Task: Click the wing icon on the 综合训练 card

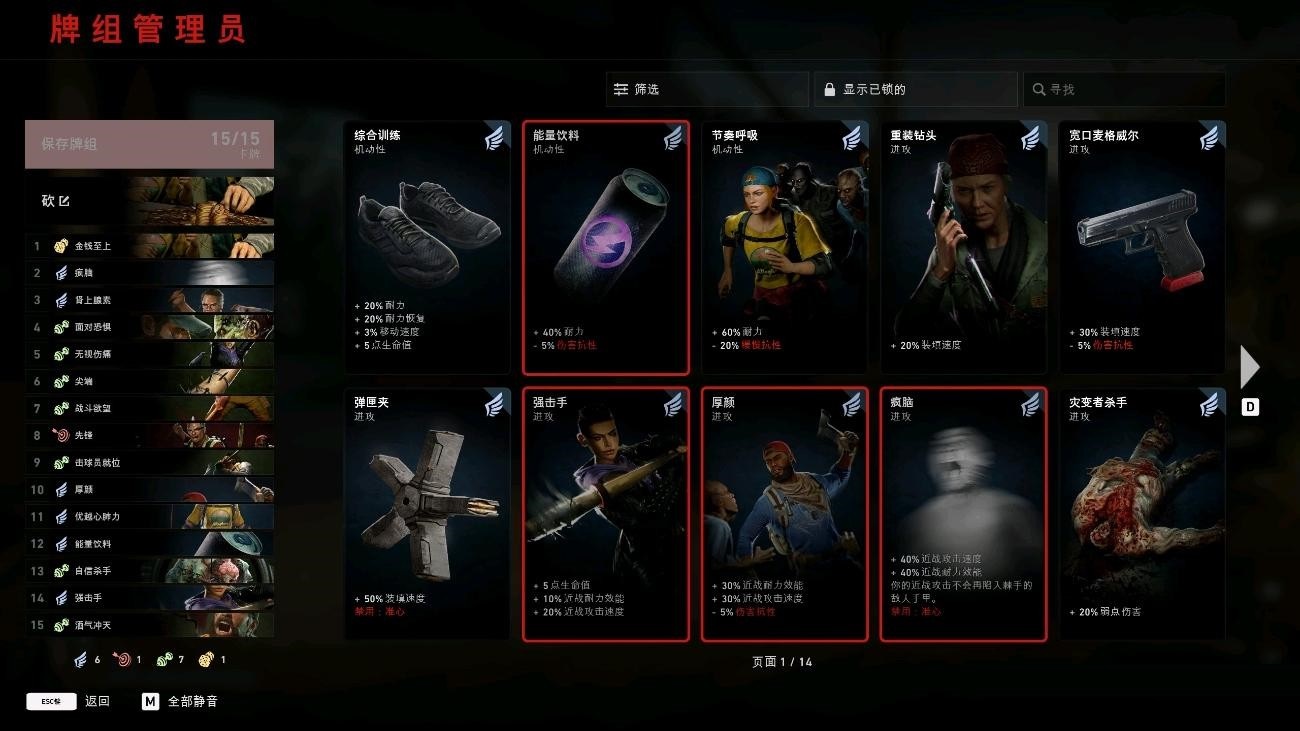Action: [496, 138]
